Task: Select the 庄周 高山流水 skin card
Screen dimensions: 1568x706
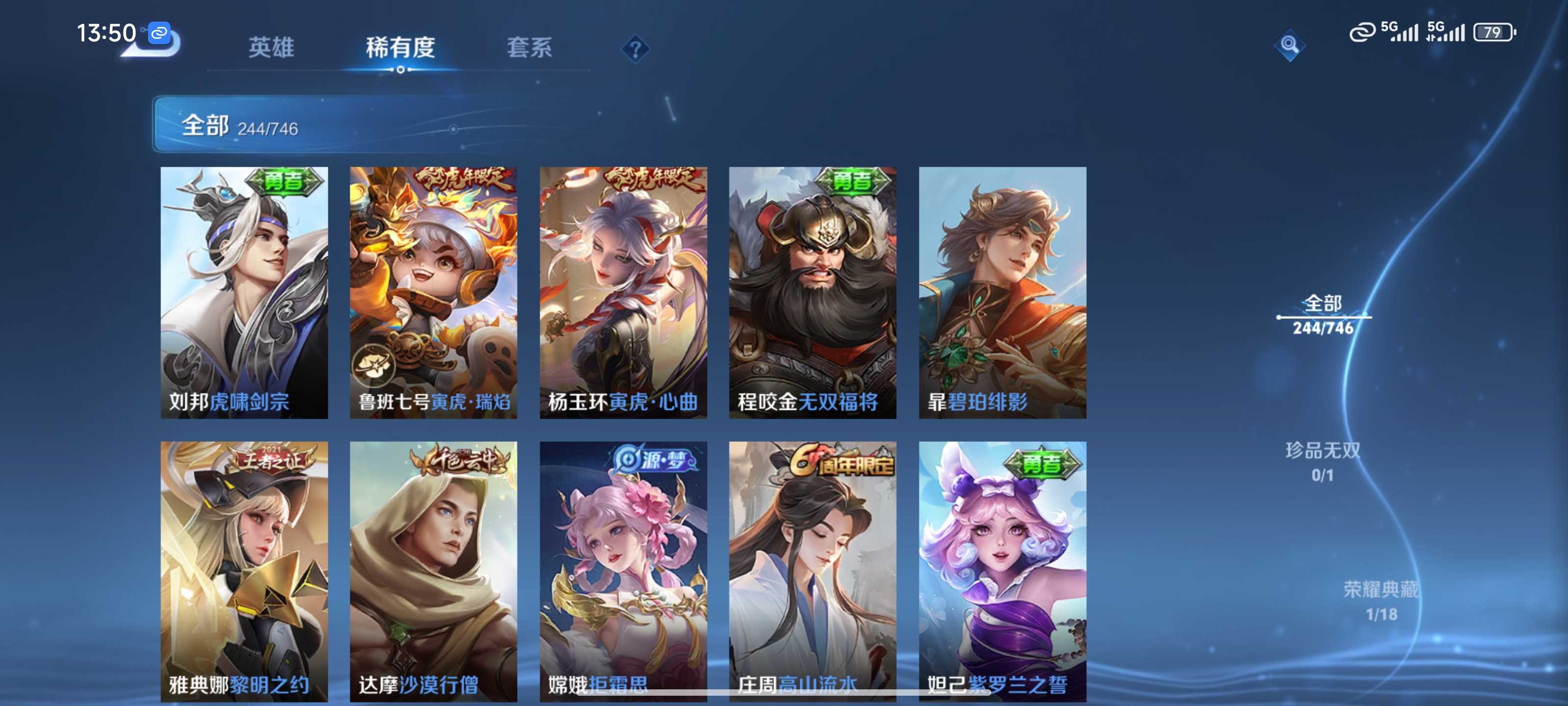Action: click(812, 570)
